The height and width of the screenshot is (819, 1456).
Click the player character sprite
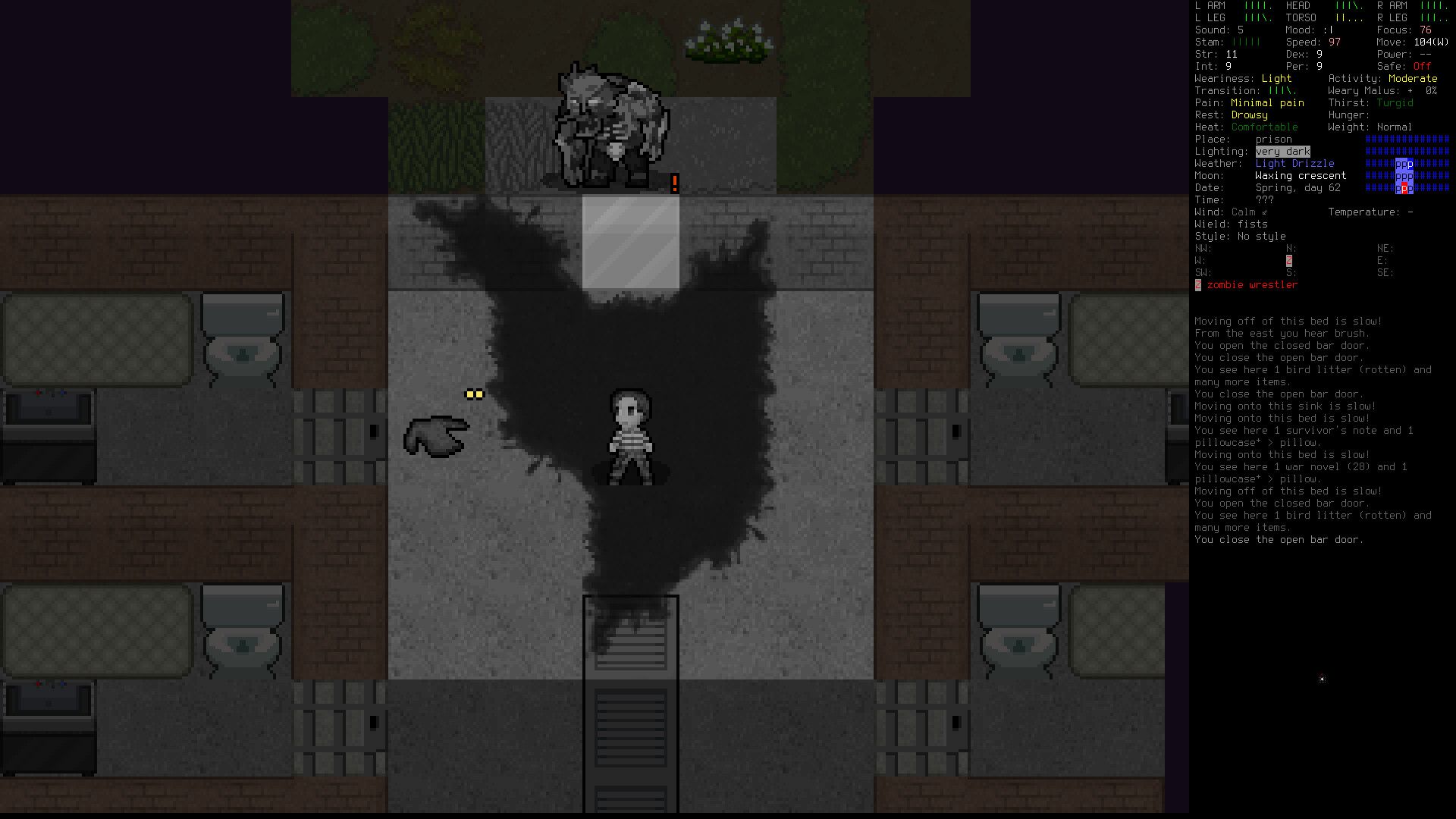[x=629, y=436]
